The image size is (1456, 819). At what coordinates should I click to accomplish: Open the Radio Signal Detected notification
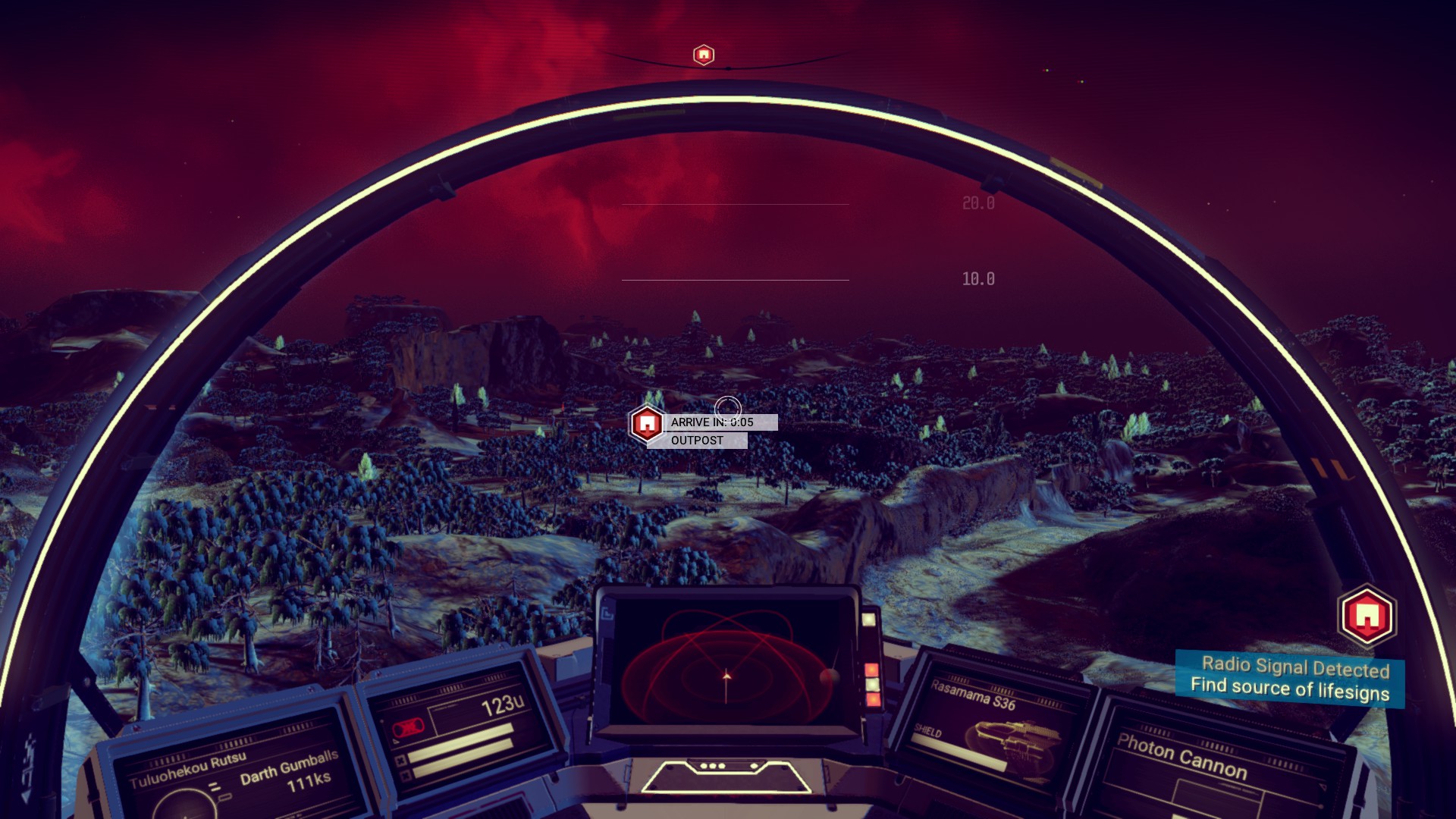[1290, 678]
